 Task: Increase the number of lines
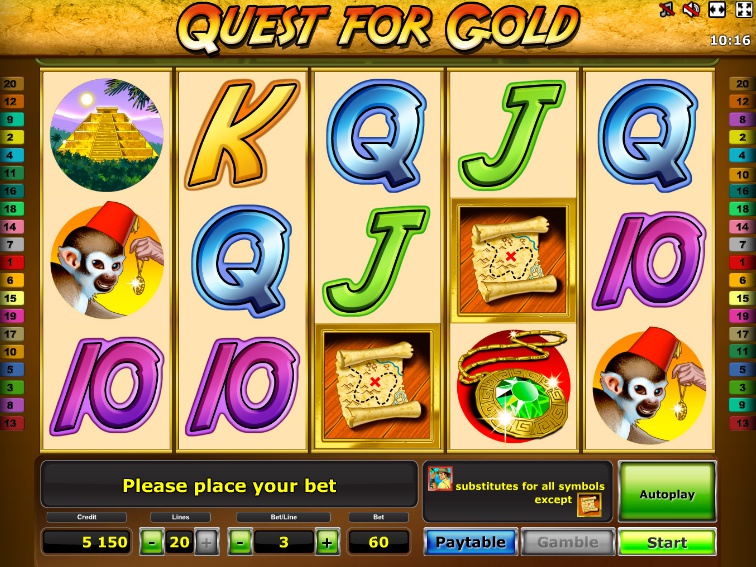(x=206, y=542)
